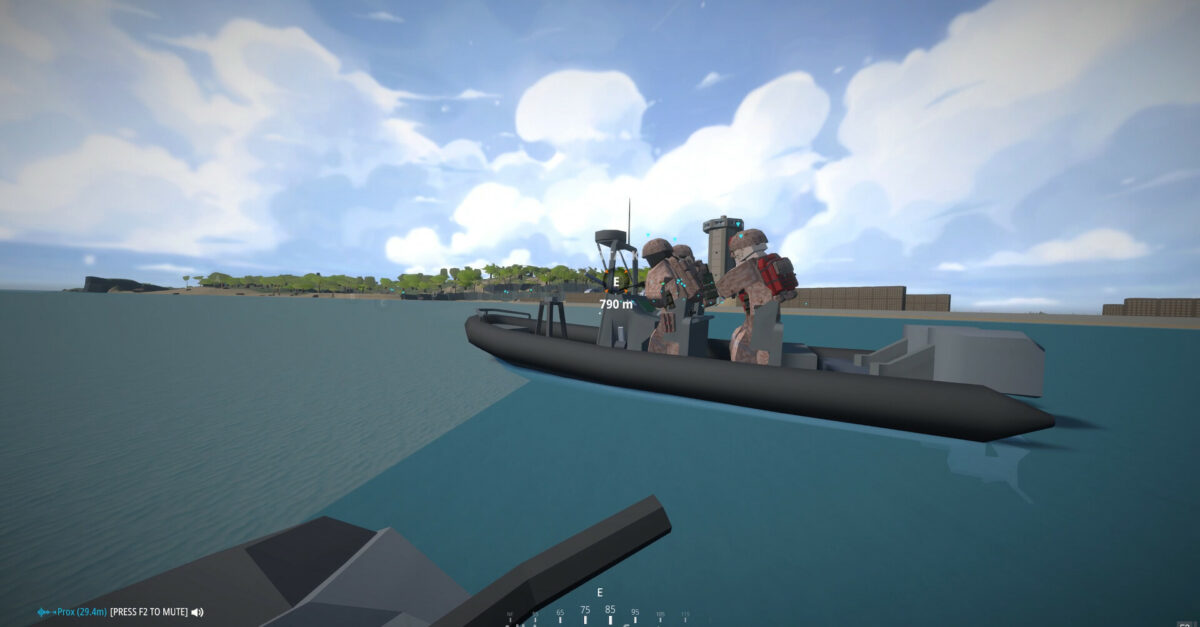Select the Prox voice channel indicator

tap(71, 612)
